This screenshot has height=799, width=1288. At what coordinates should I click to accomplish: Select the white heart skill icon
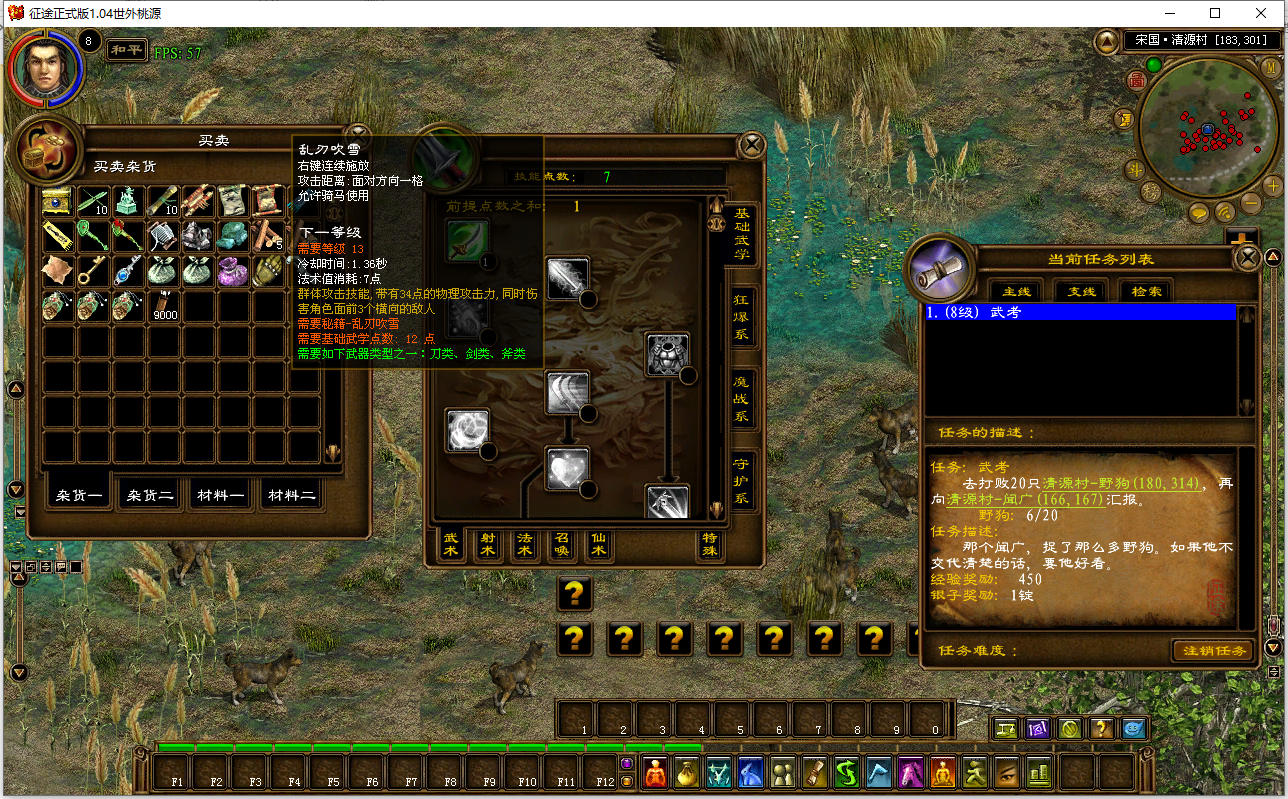click(567, 468)
